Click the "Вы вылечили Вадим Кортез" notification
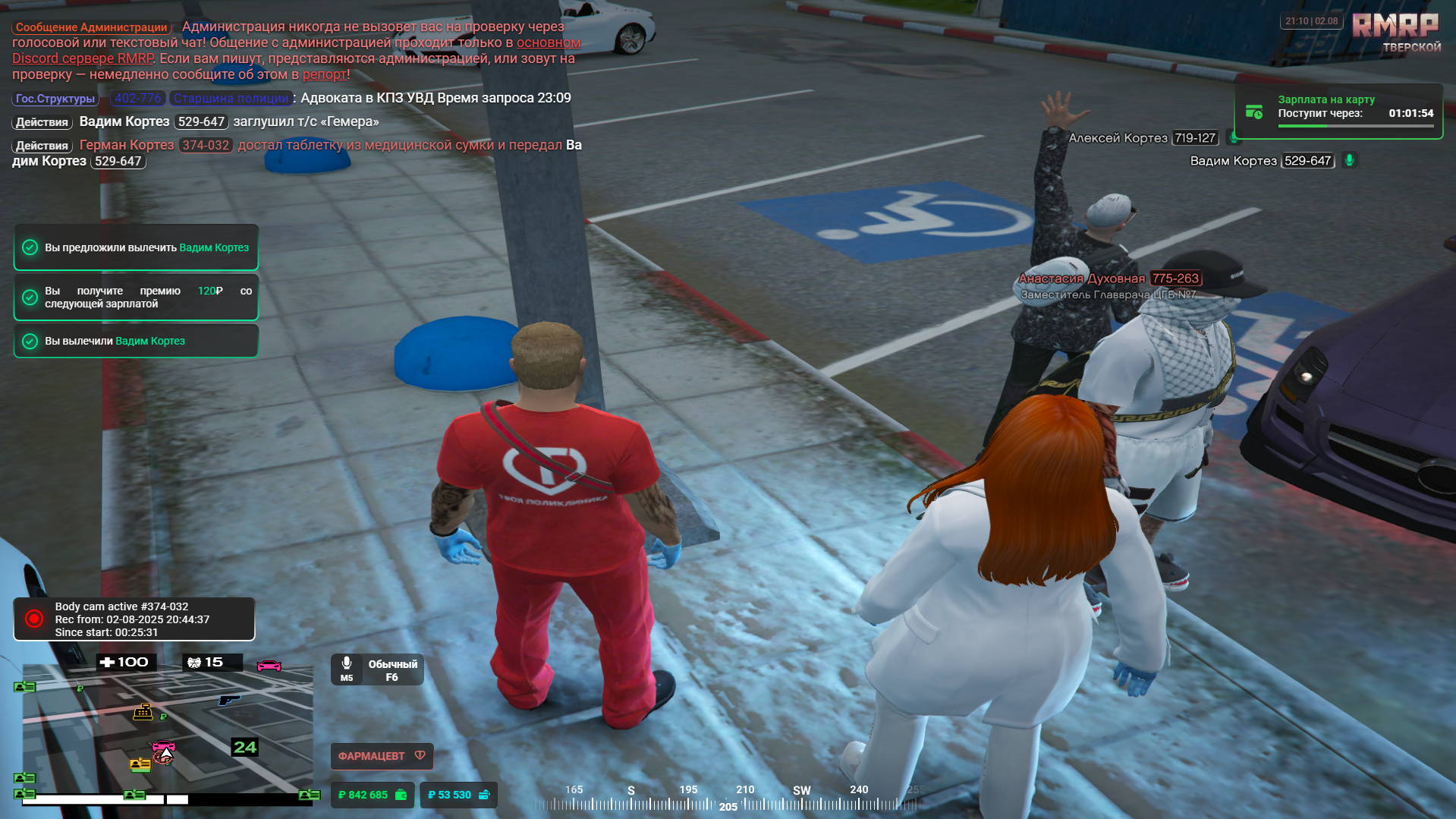Image resolution: width=1456 pixels, height=819 pixels. tap(137, 341)
